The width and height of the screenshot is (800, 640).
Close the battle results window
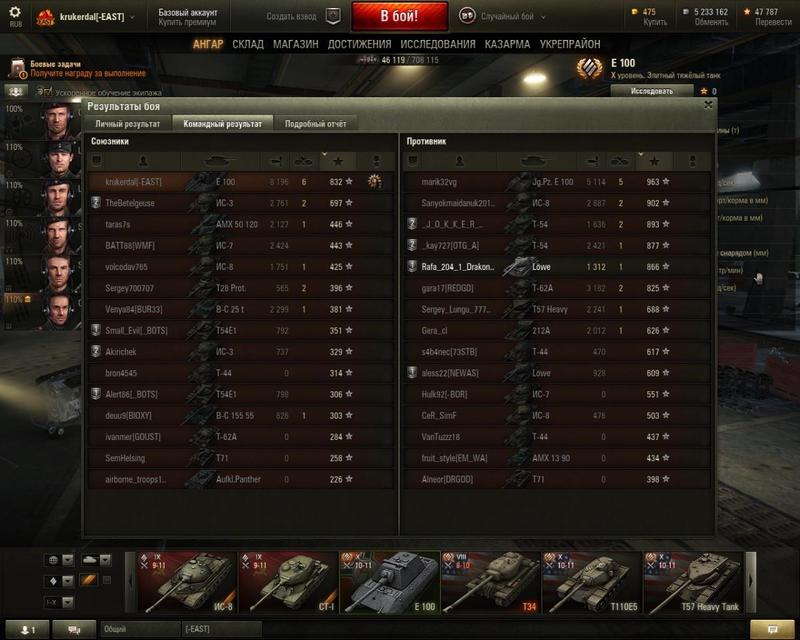coord(708,104)
